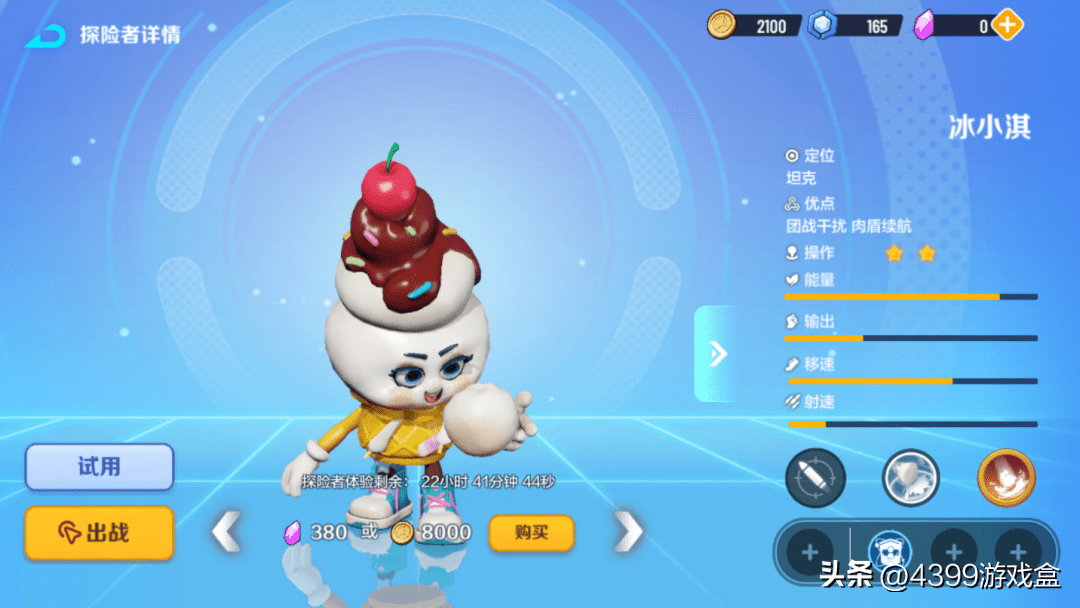
Task: Buy the explorer with the 购买 button
Action: click(x=531, y=532)
